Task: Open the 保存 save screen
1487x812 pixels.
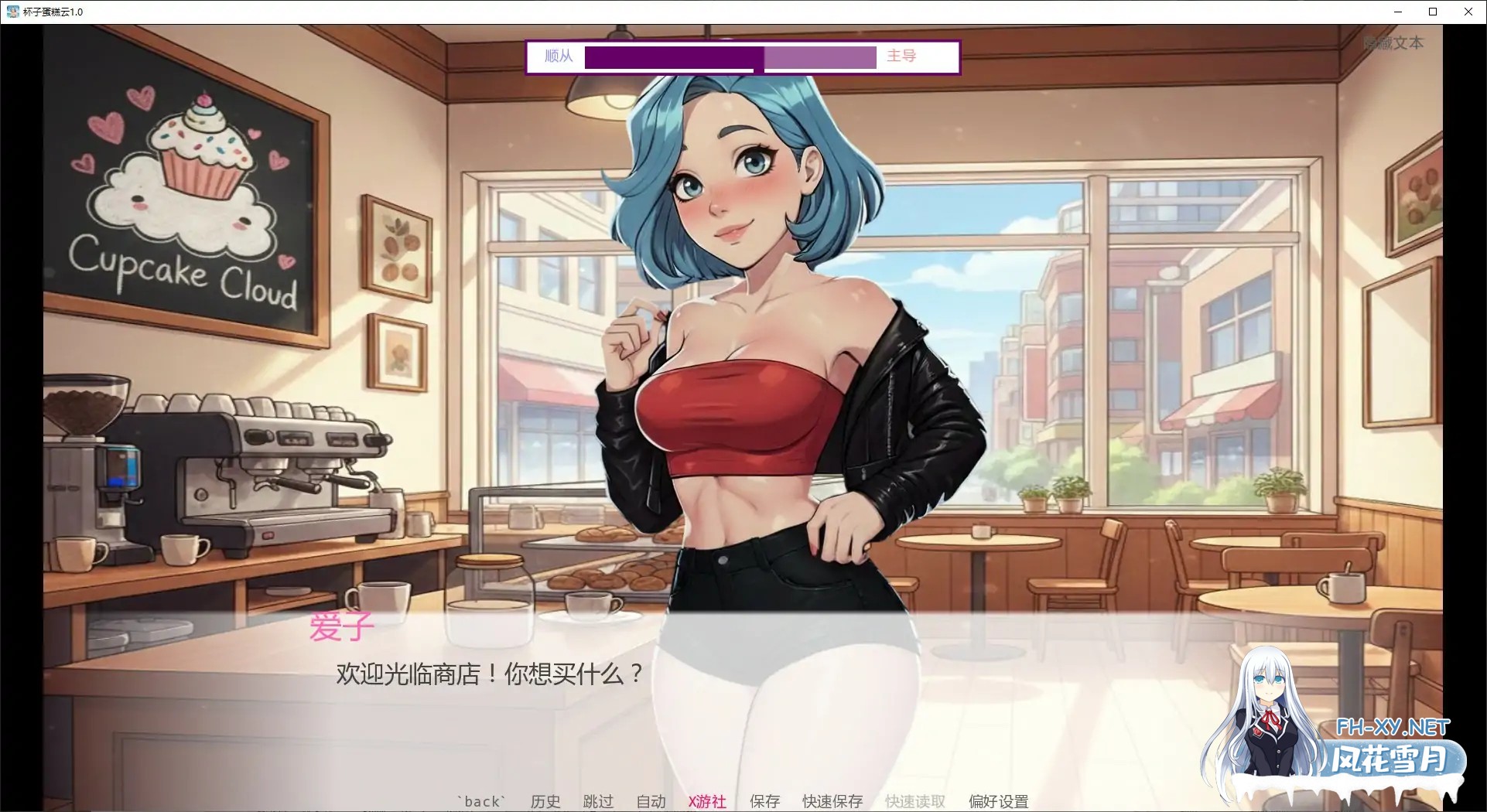Action: coord(764,801)
